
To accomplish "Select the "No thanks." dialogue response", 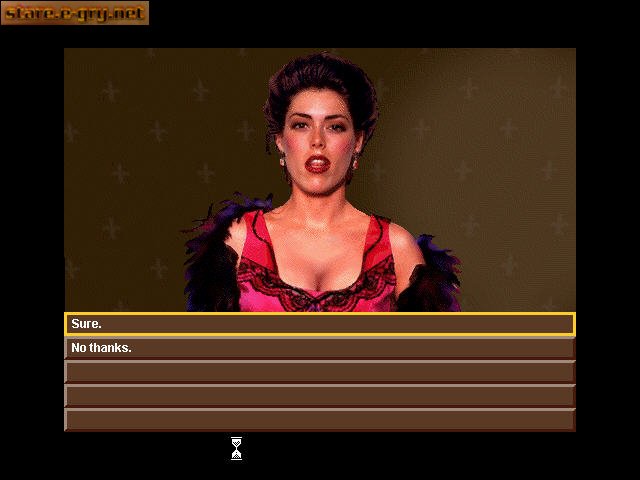I will click(319, 348).
